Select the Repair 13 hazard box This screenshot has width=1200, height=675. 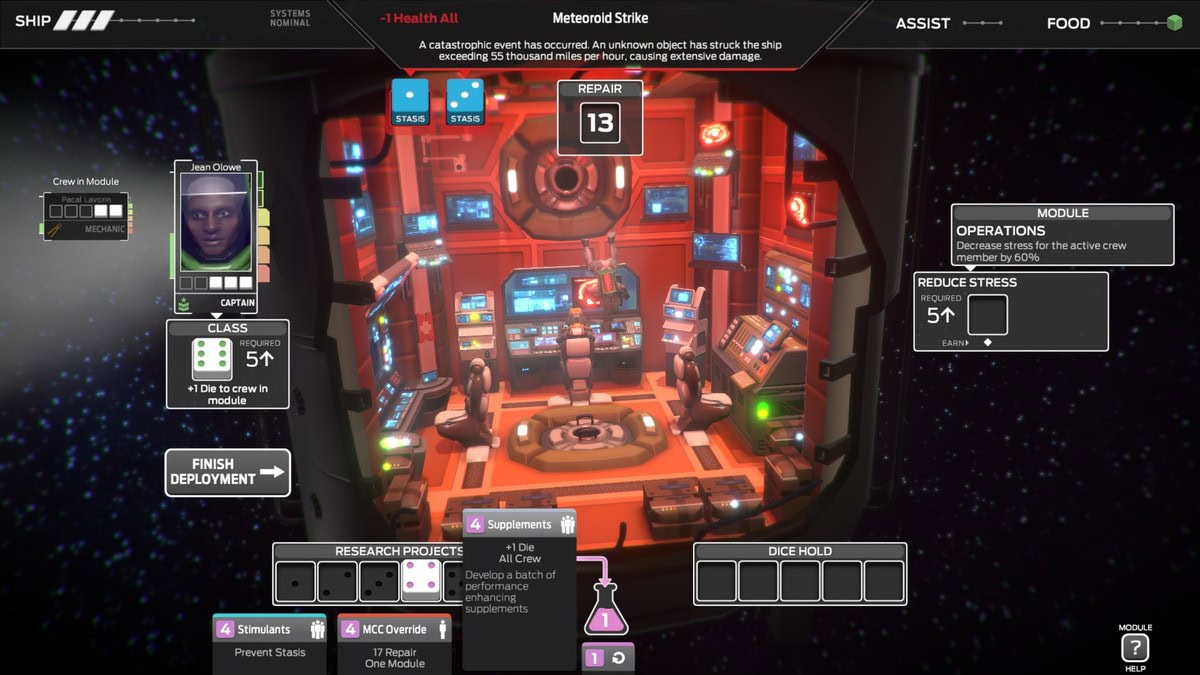point(600,118)
